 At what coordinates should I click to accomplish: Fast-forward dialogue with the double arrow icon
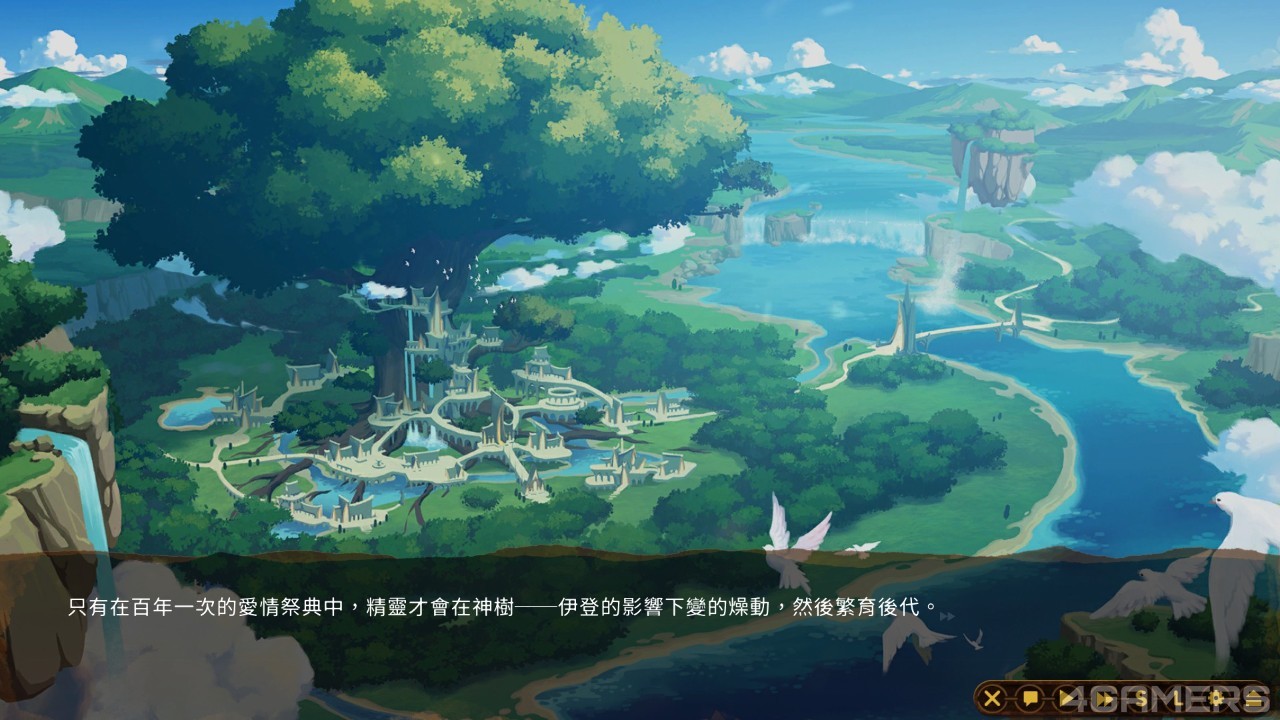[1104, 698]
